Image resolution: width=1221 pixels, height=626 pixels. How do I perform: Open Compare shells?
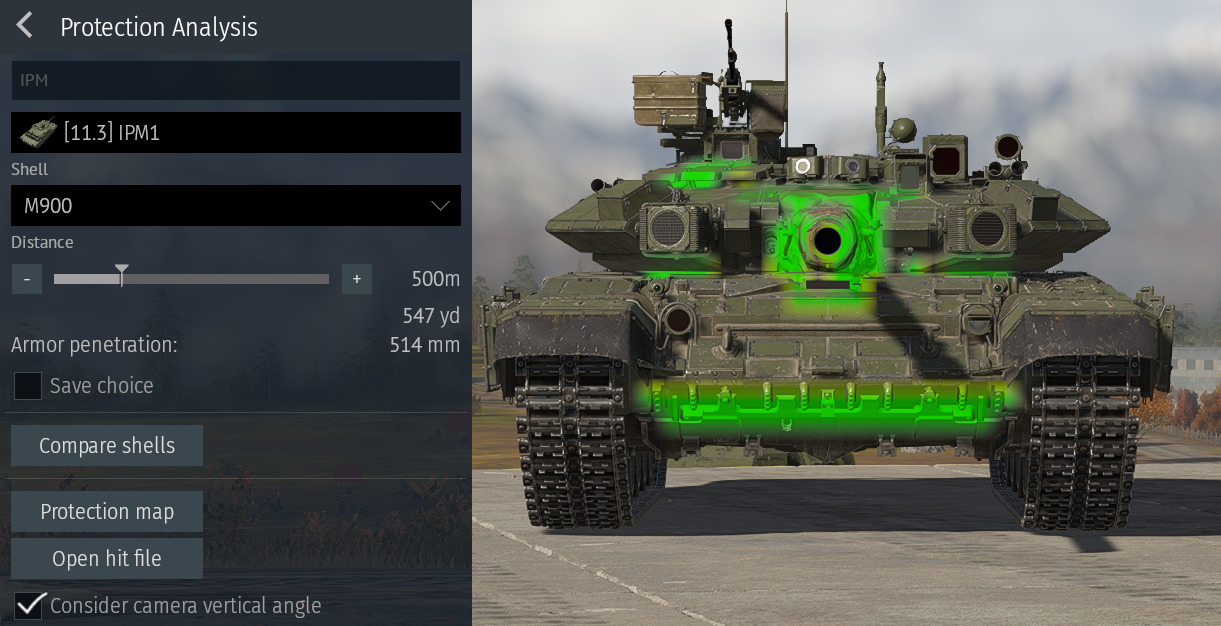(x=107, y=446)
